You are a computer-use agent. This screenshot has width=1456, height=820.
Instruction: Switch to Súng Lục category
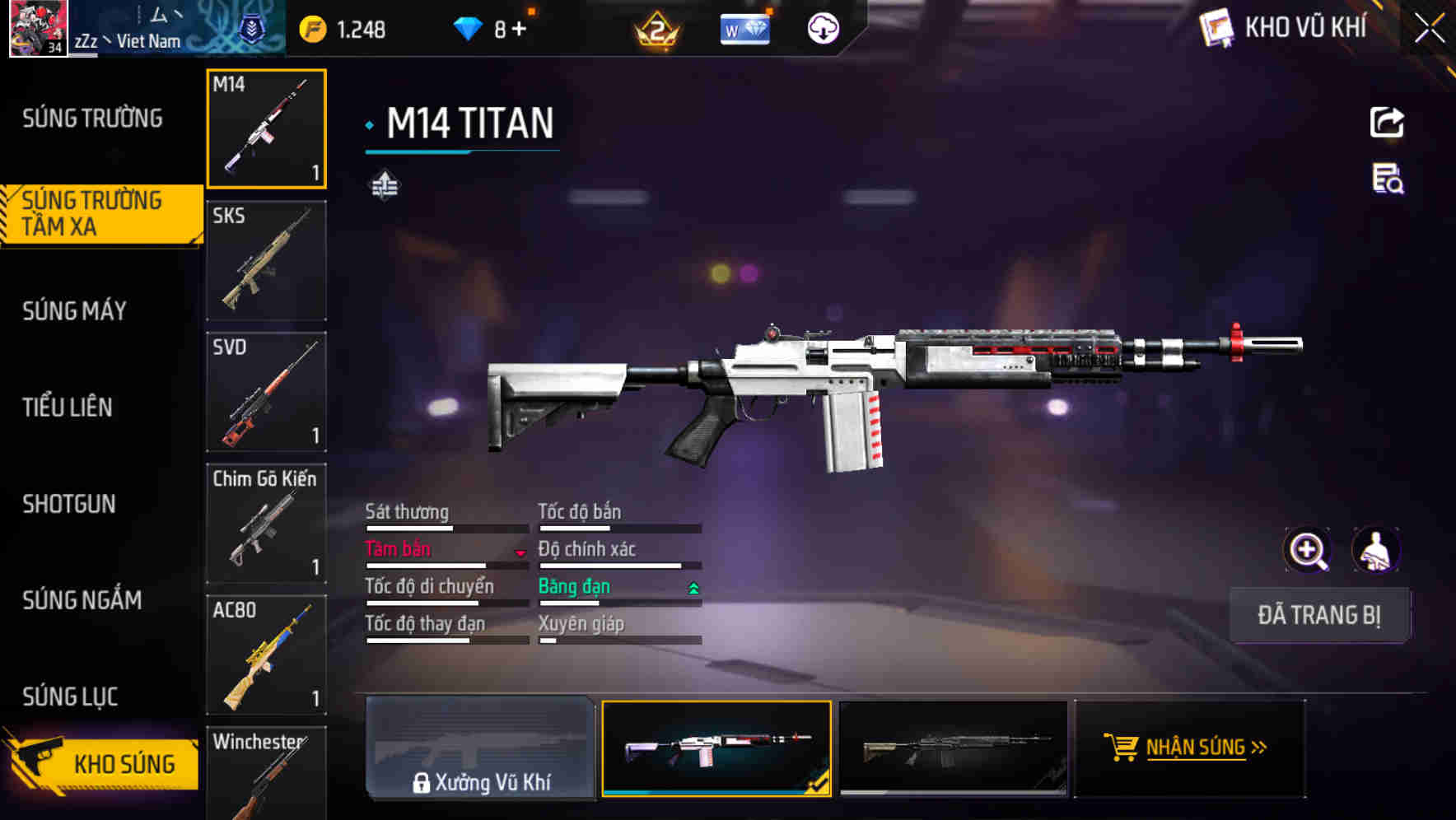click(x=70, y=697)
